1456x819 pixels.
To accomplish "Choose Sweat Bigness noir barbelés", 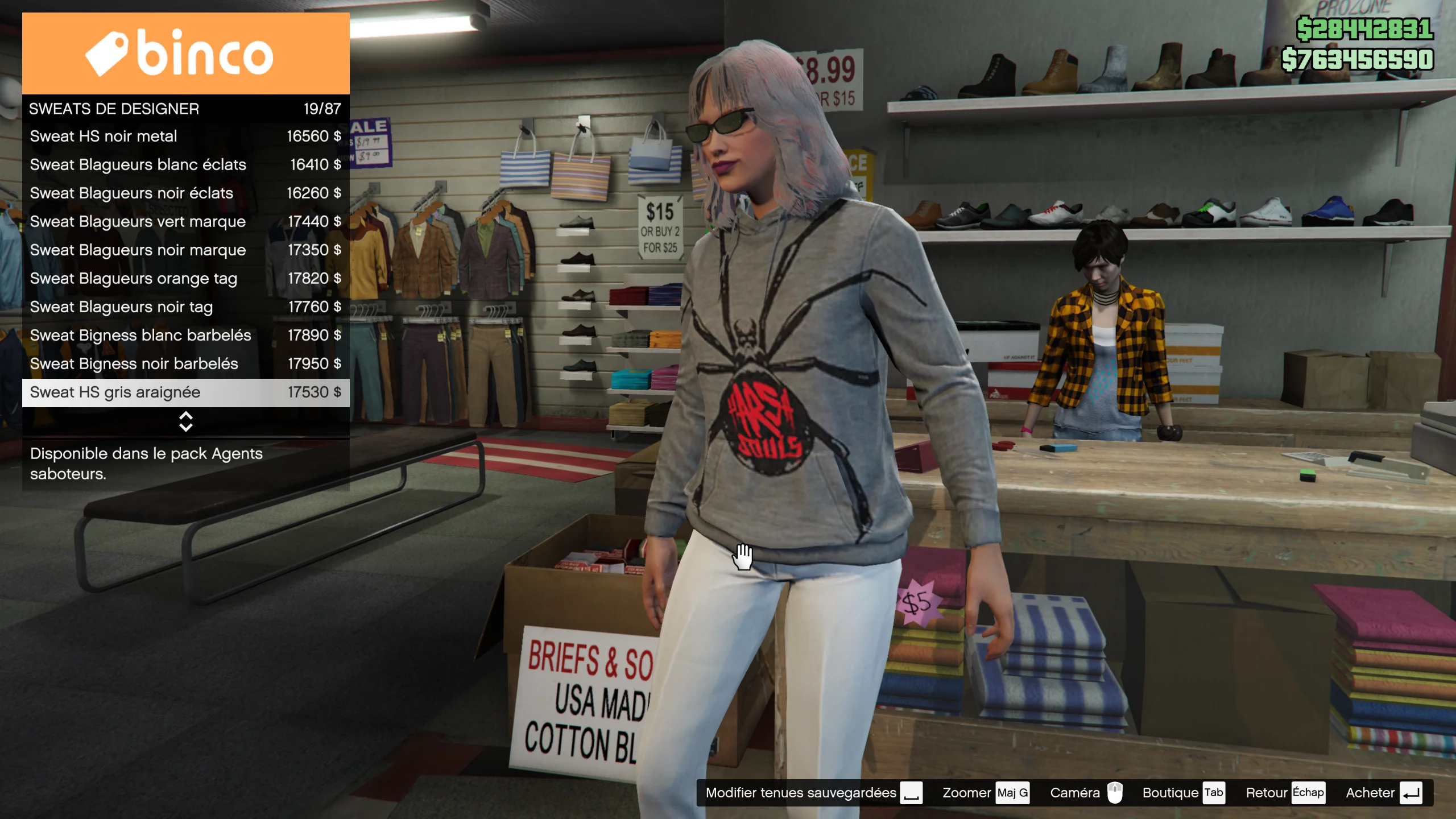I will tap(185, 364).
